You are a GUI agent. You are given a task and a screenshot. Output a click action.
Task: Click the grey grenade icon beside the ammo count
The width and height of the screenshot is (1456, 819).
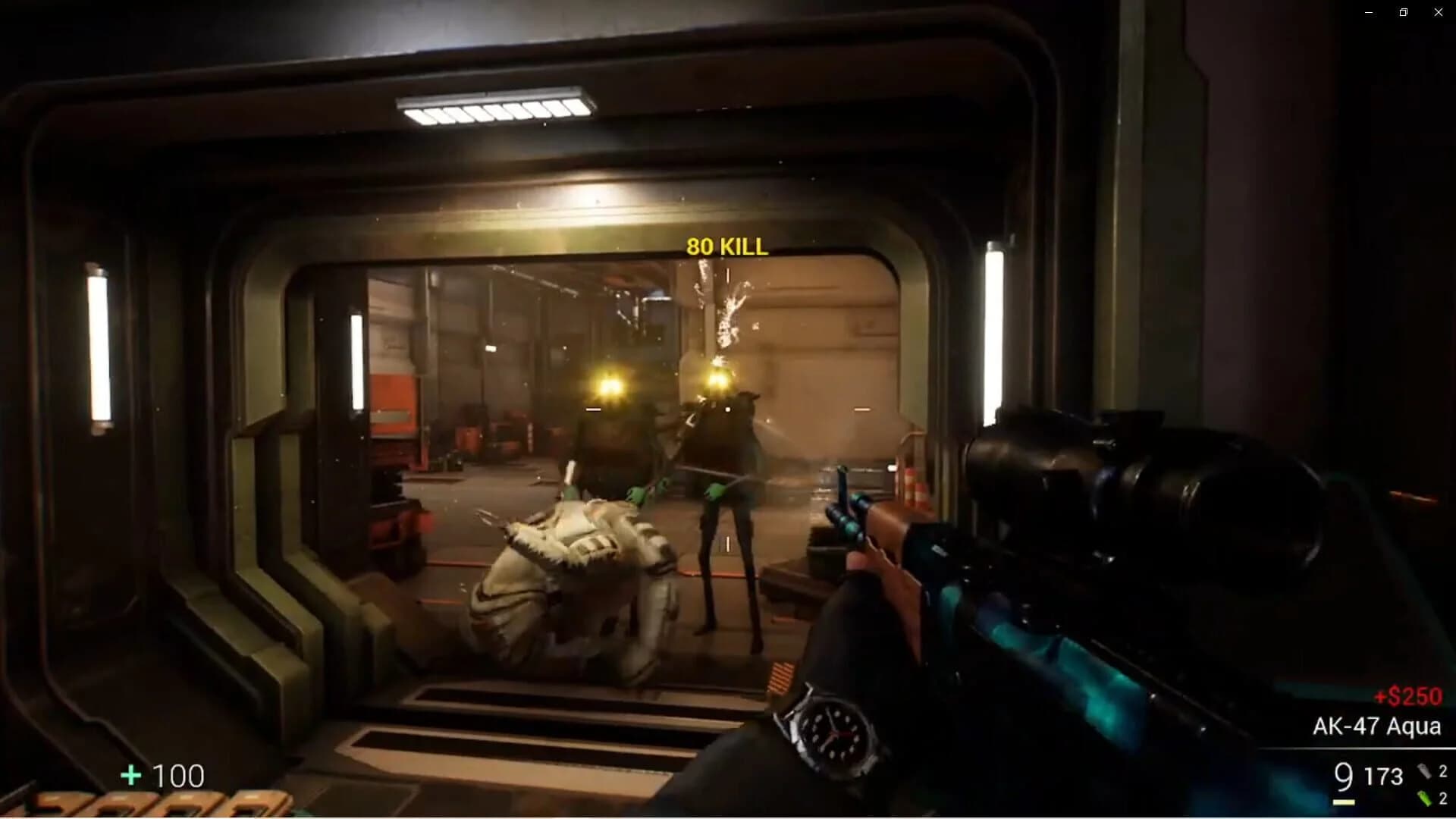point(1424,770)
